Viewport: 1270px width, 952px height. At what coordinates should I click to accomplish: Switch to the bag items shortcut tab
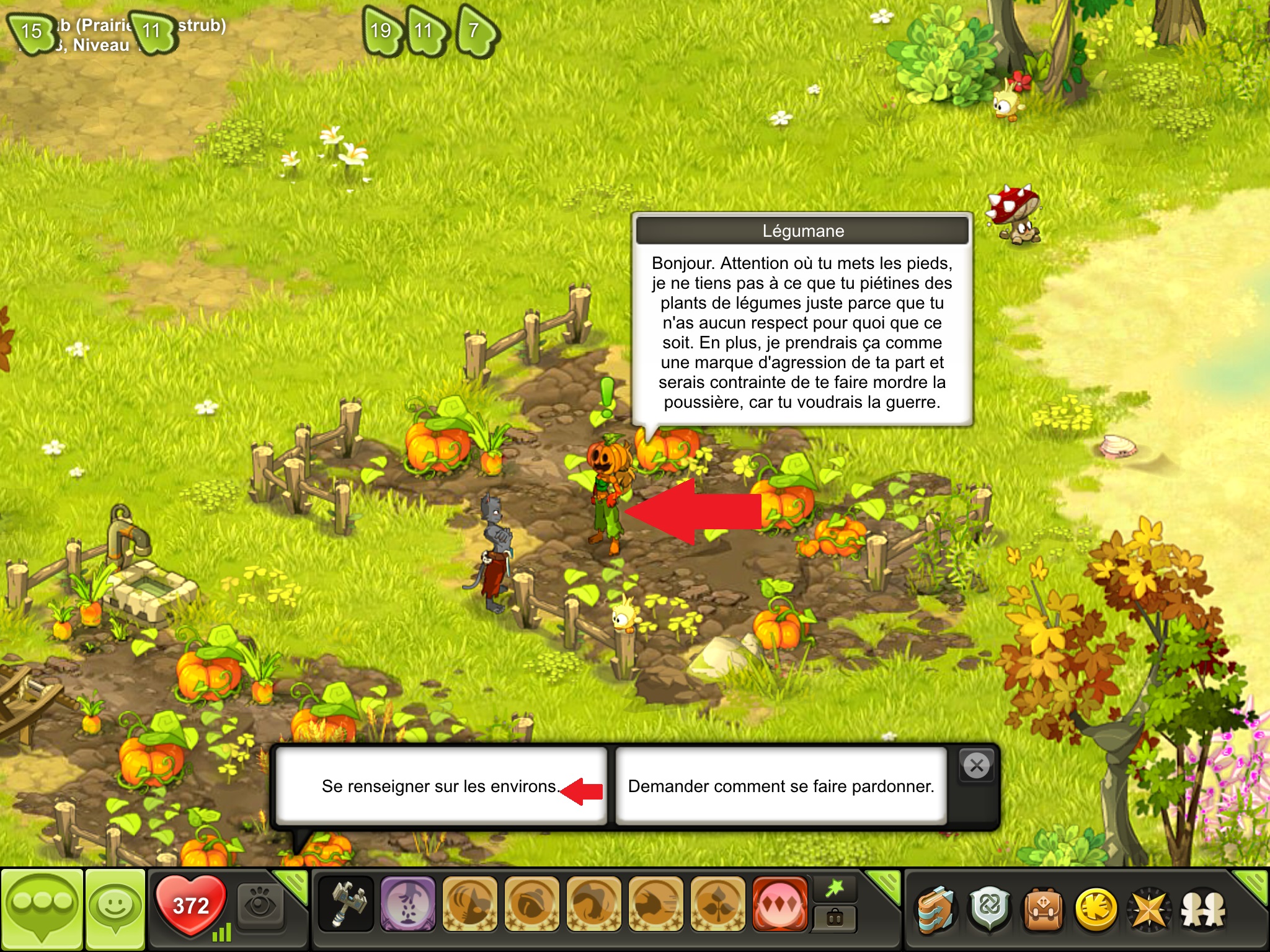click(835, 919)
